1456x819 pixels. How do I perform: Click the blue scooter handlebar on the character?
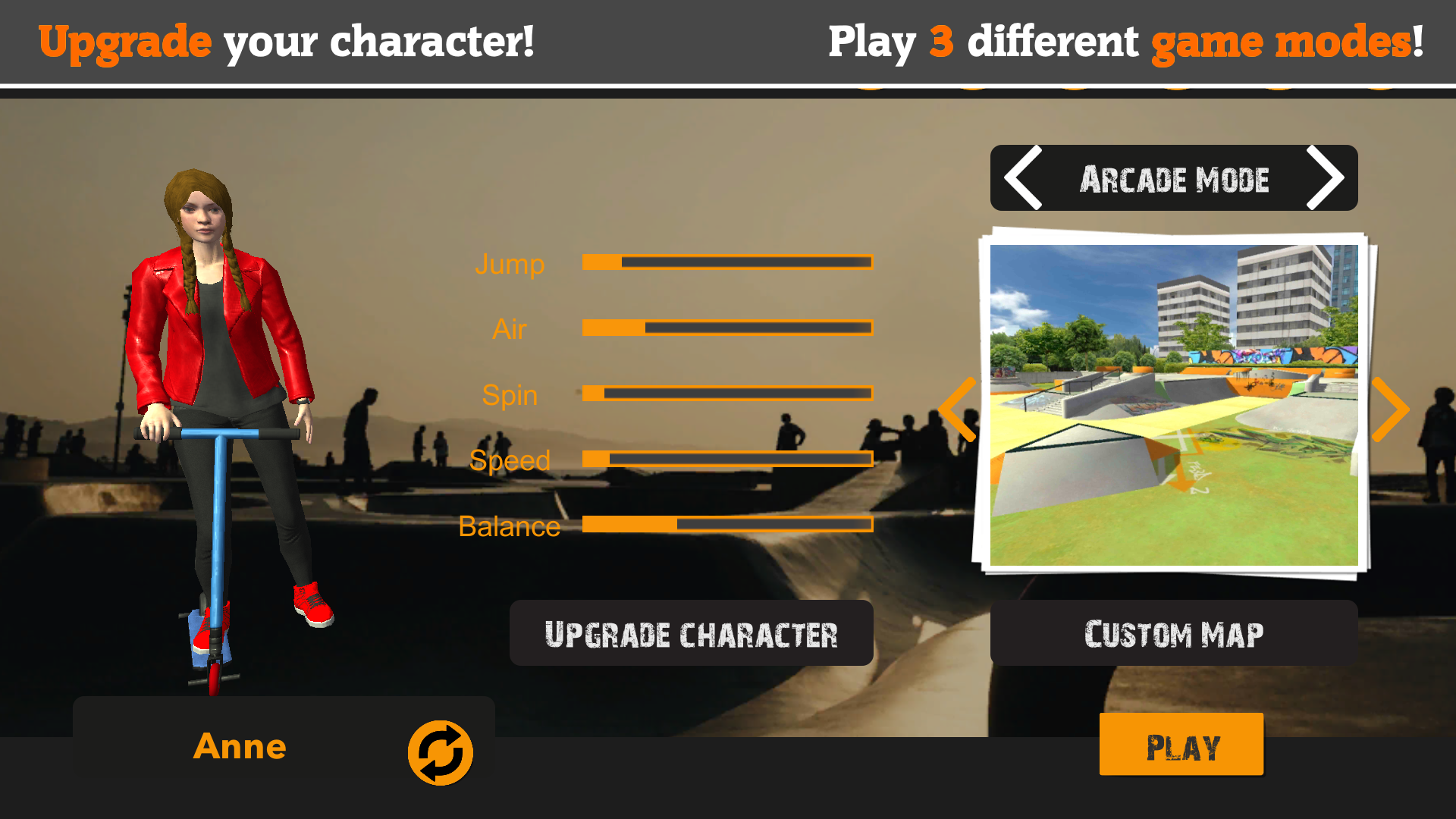[x=220, y=435]
